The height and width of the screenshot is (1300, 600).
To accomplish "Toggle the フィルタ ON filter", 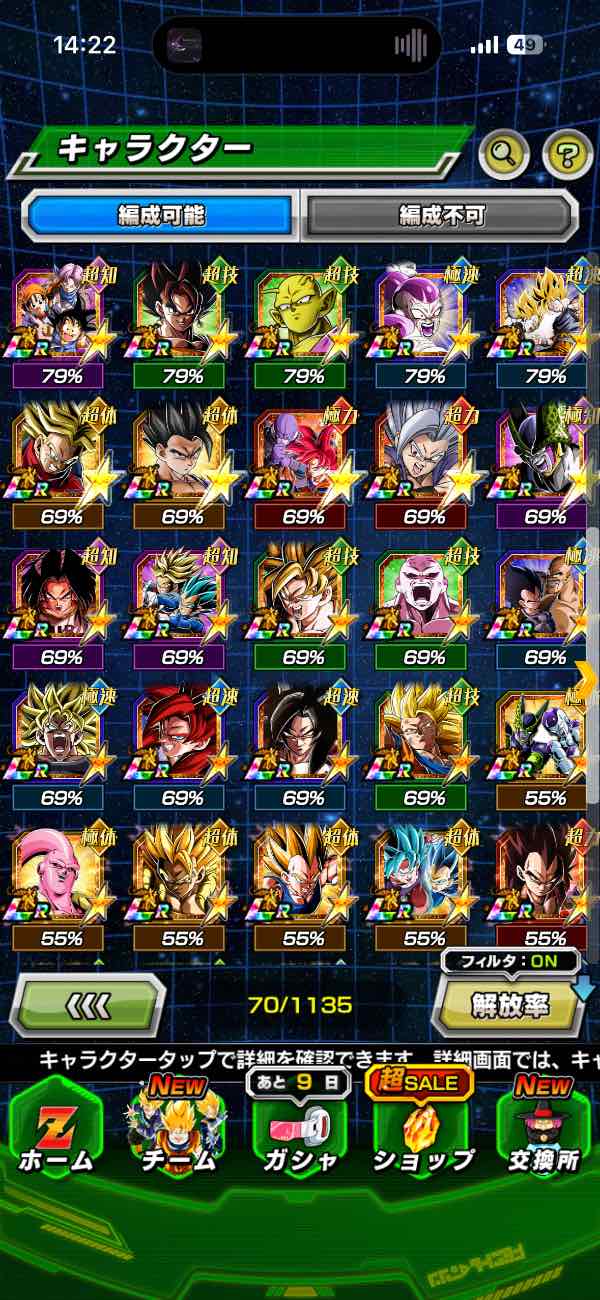I will 511,962.
